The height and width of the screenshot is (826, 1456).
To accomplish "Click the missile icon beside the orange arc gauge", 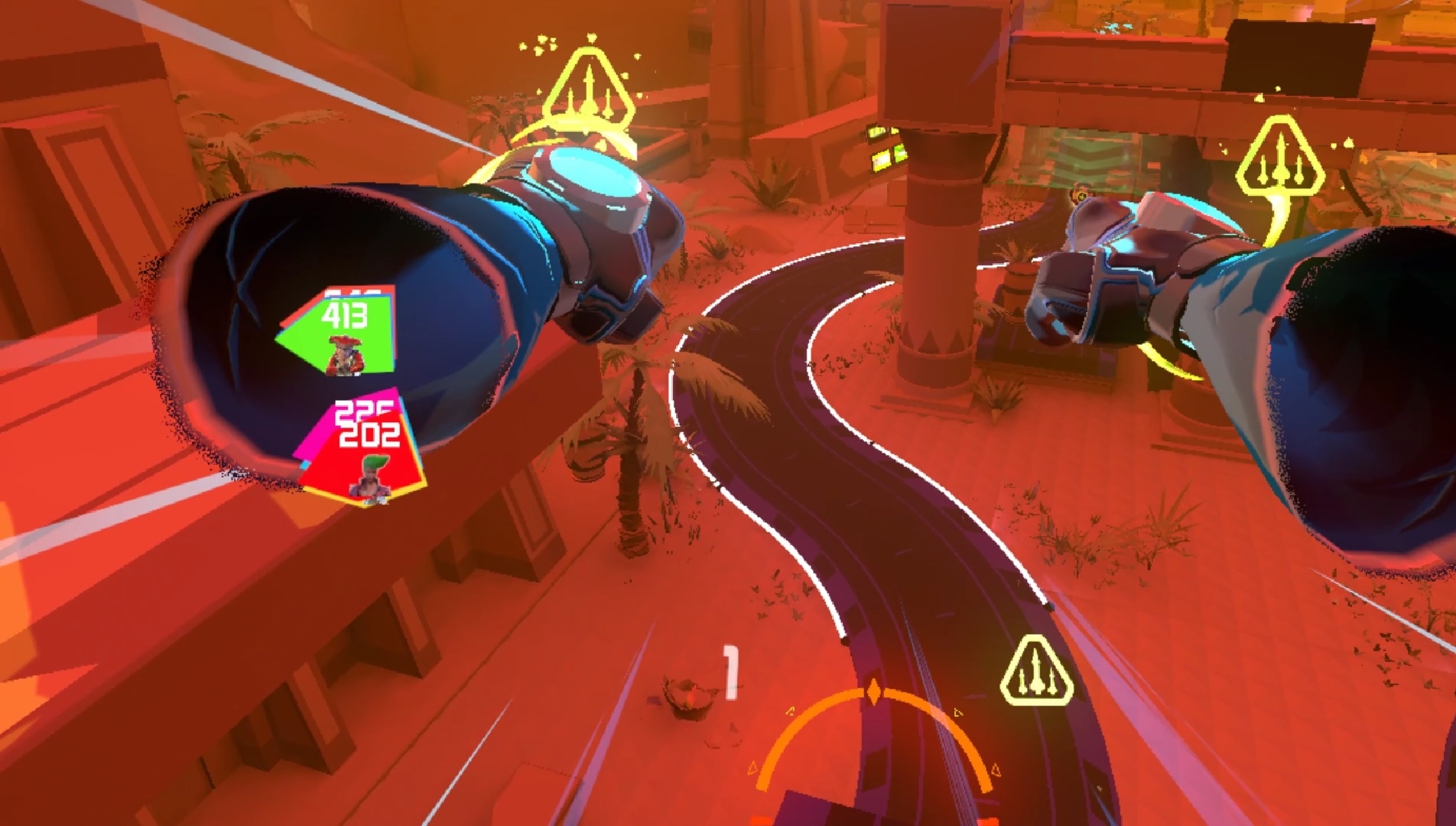I will coord(1035,673).
